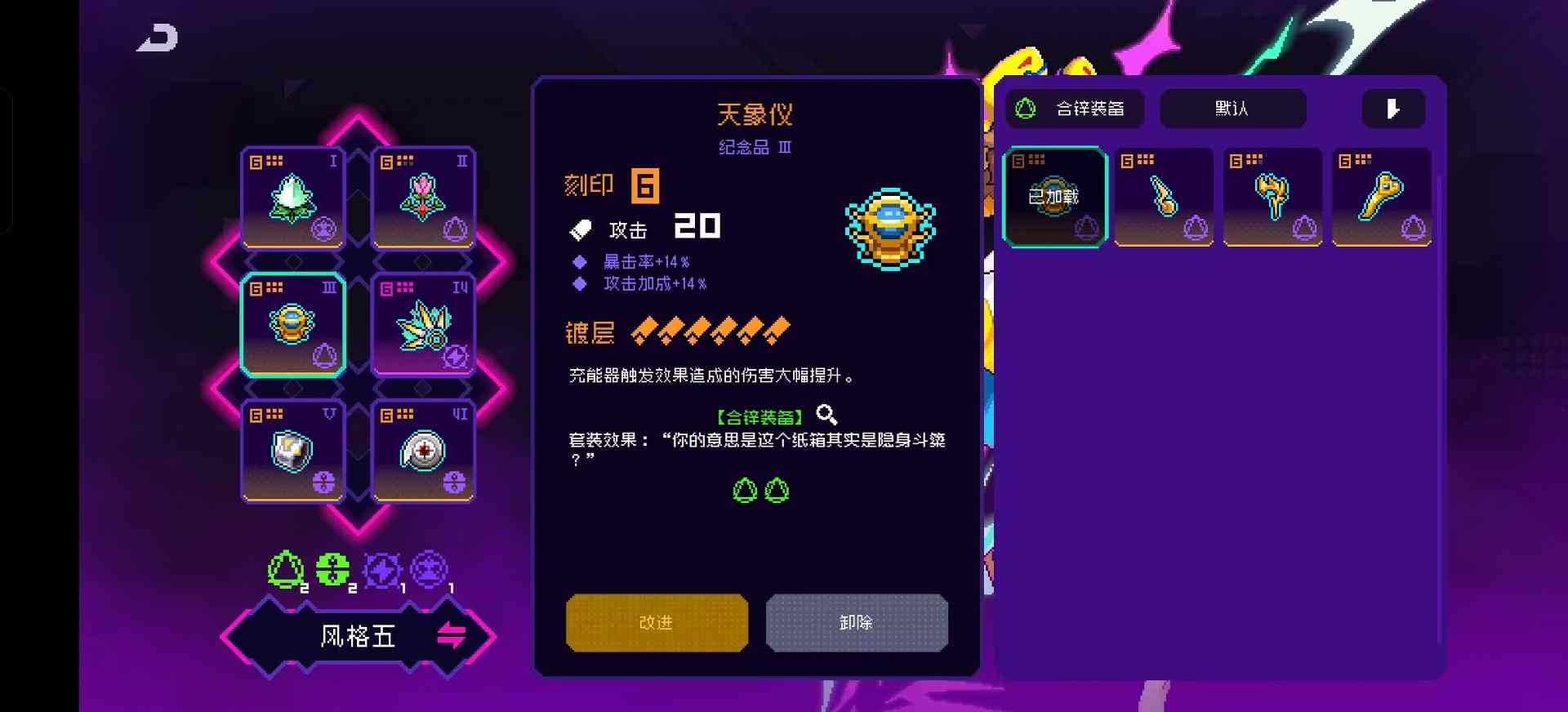This screenshot has height=712, width=1568.
Task: Open the sort flag control in the right panel
Action: tap(1392, 108)
